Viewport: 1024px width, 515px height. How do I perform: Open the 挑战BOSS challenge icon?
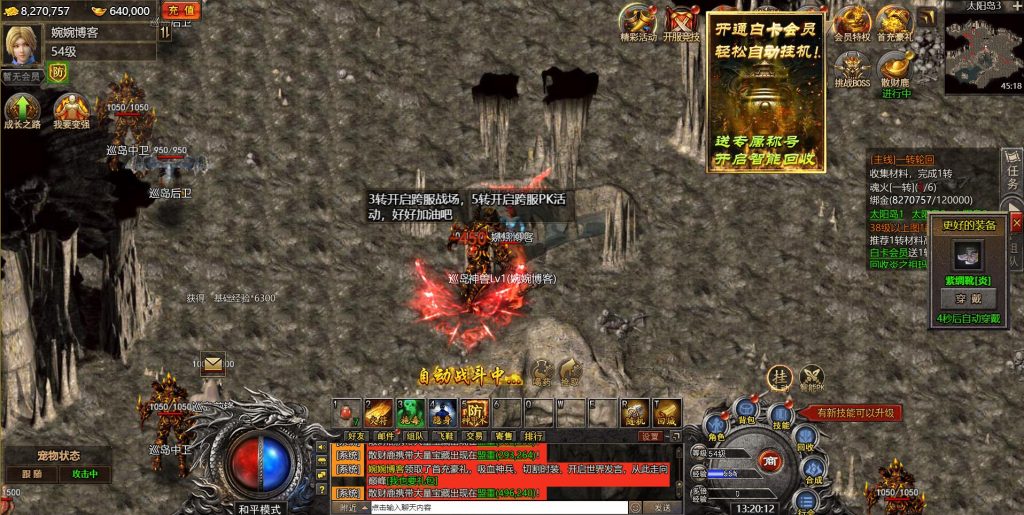852,68
